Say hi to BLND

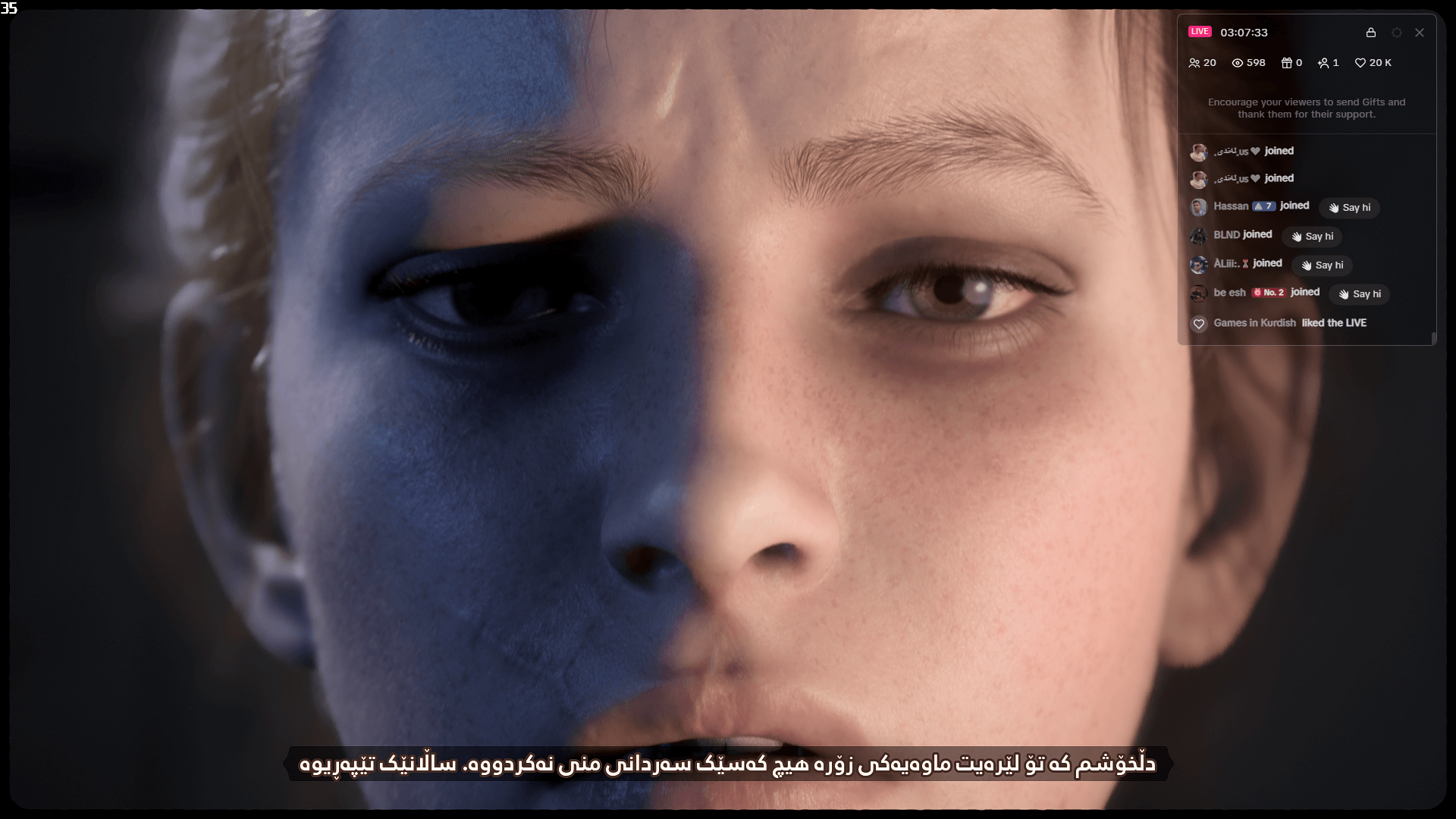tap(1312, 236)
